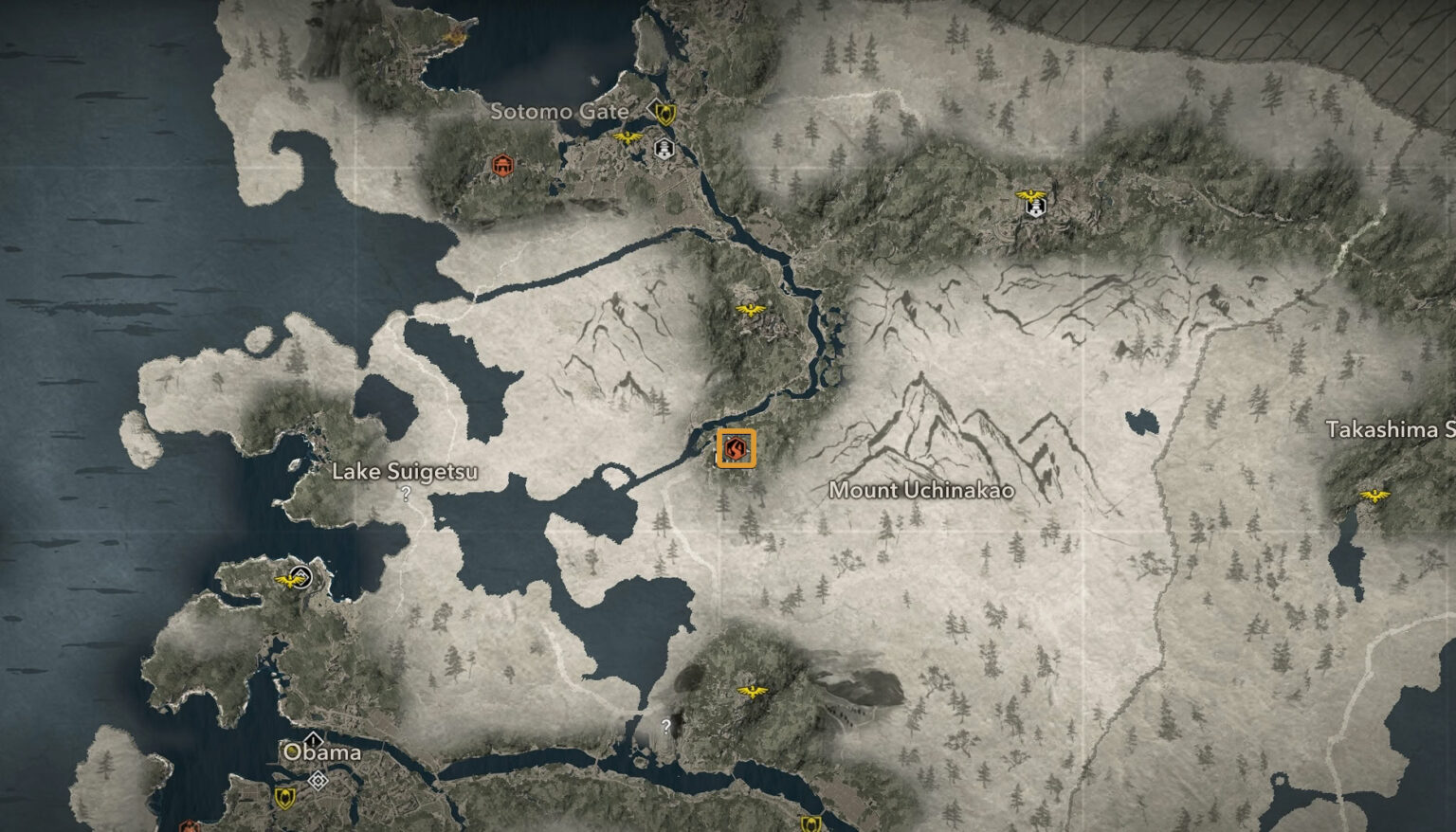Click the yellow crest shield in southern Obama
1456x832 pixels.
tap(284, 797)
